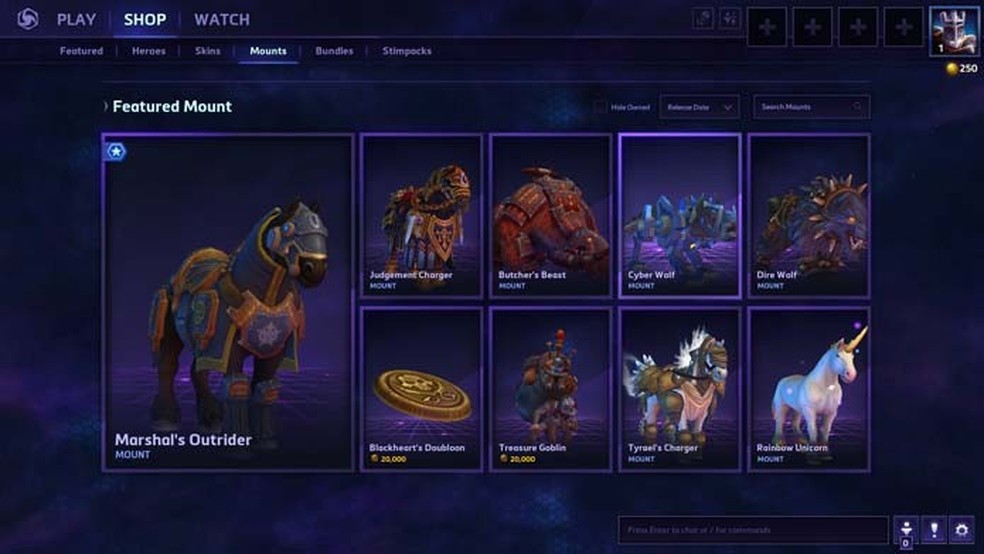Click the player profile portrait

[954, 31]
